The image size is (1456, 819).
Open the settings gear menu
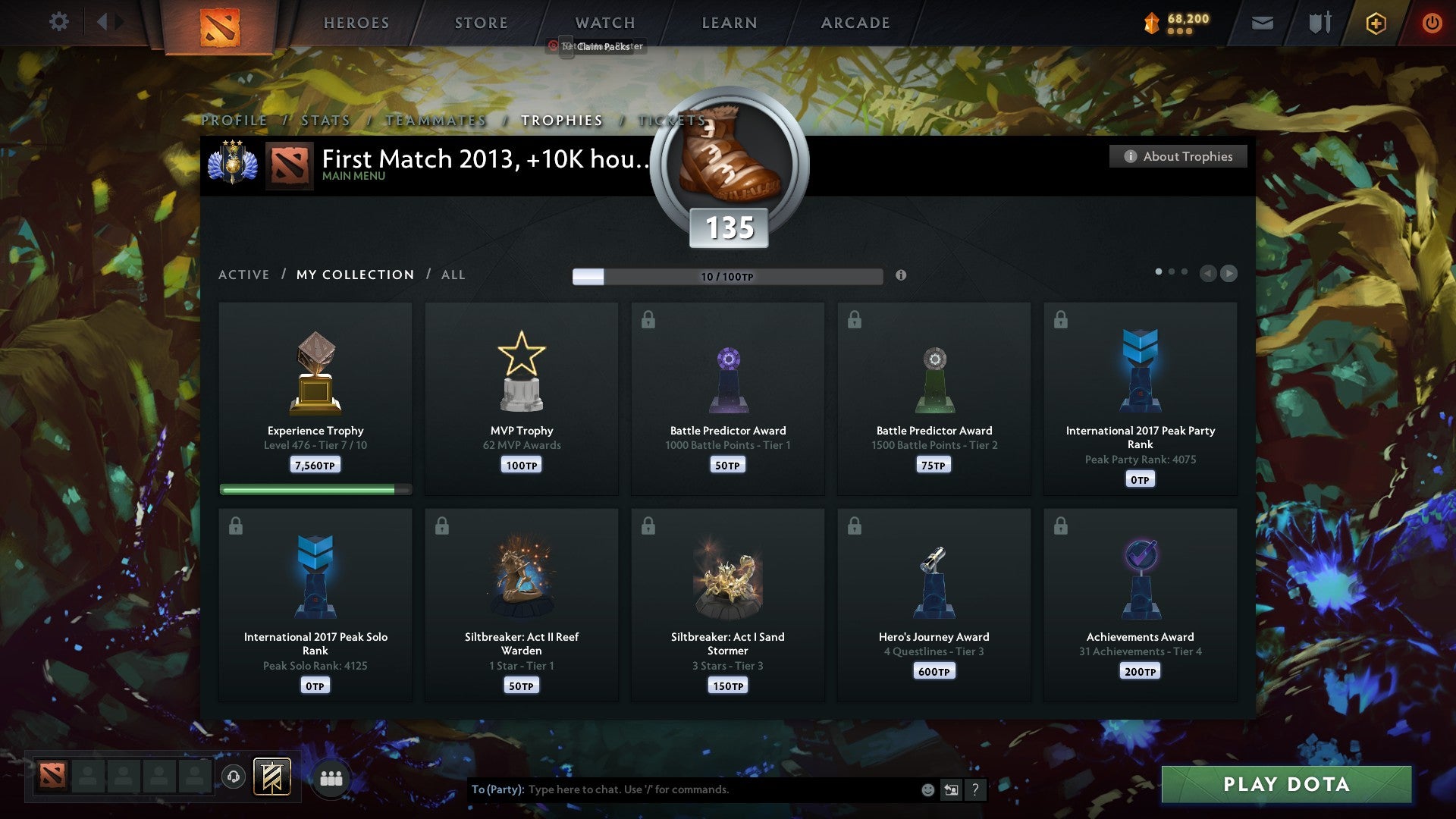pyautogui.click(x=58, y=22)
